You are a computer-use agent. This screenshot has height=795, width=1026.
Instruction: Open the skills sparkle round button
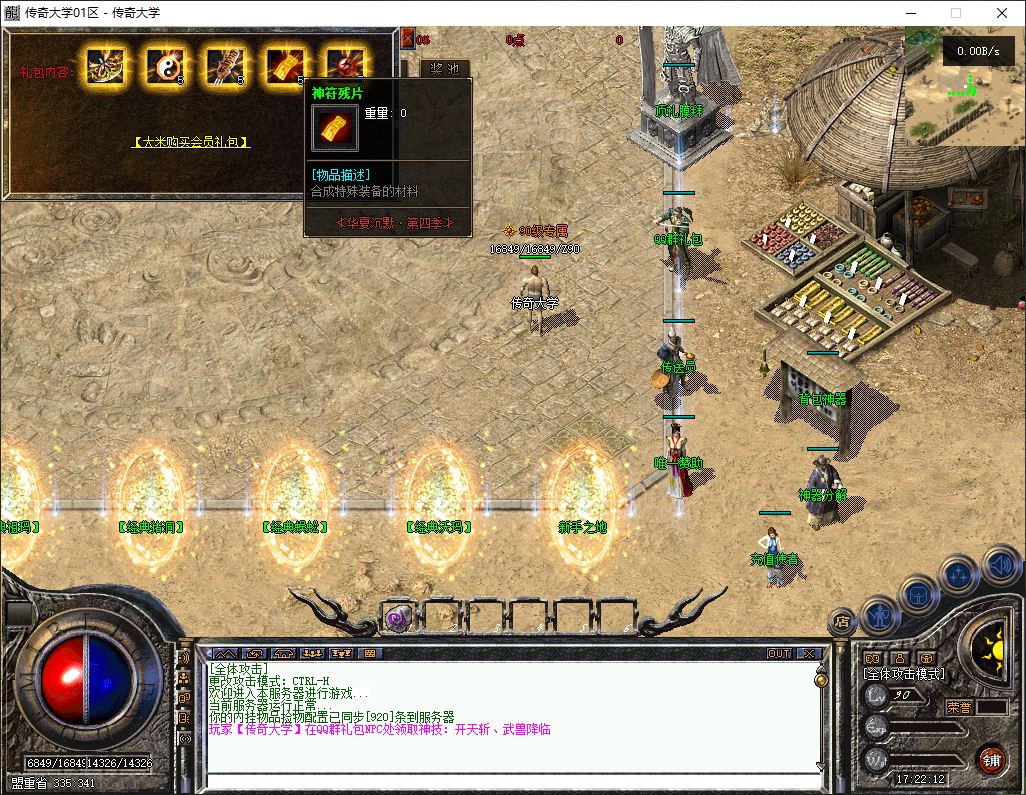tap(958, 575)
